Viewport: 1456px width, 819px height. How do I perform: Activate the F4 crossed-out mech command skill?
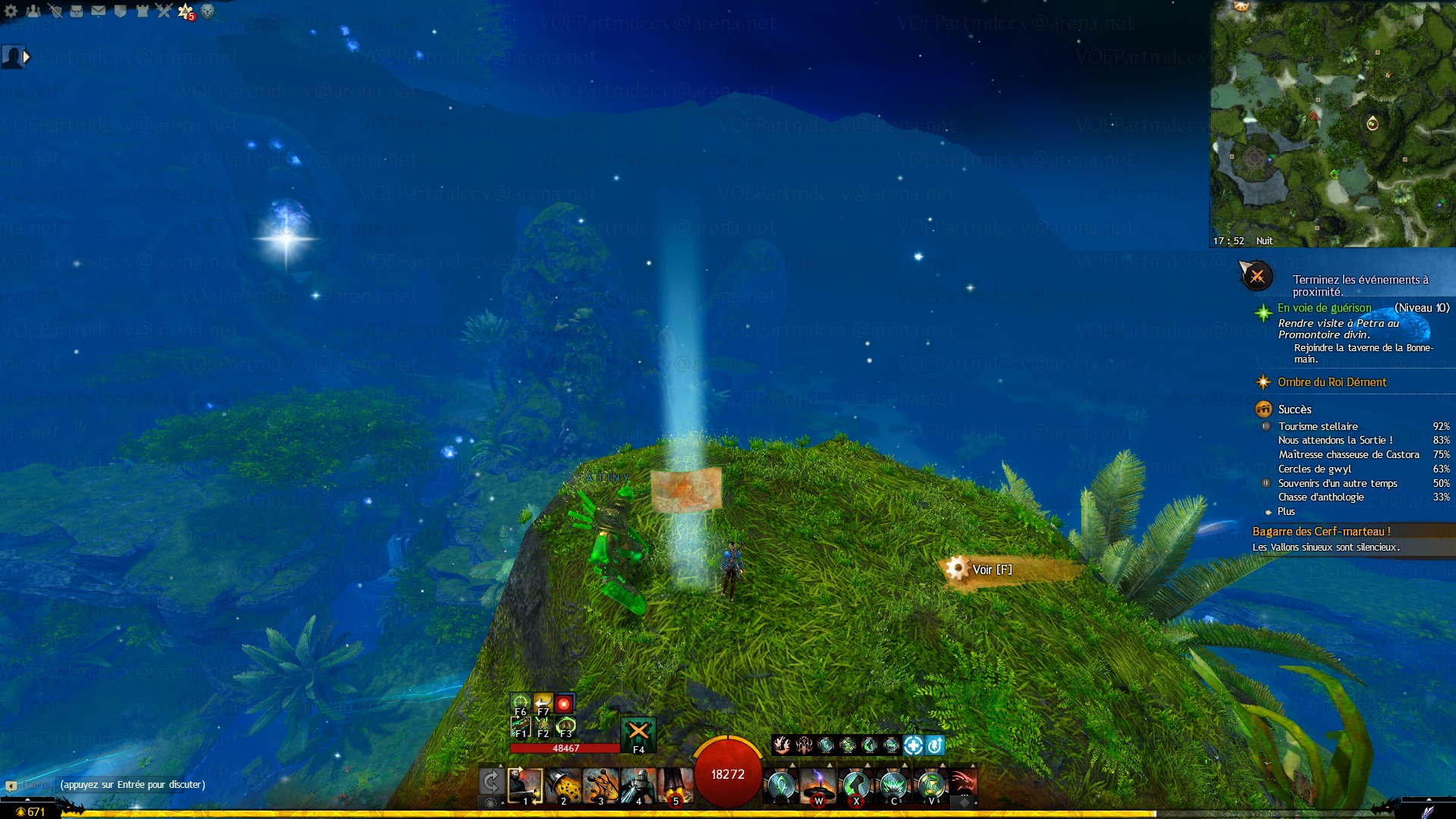coord(639,733)
